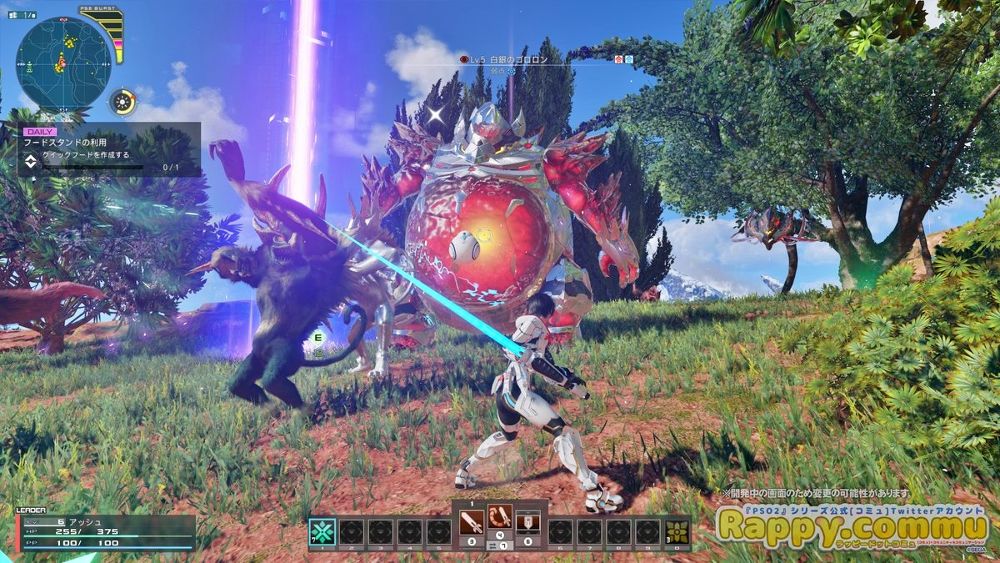Use the yellow flower item slot
The height and width of the screenshot is (563, 1000).
tap(678, 531)
